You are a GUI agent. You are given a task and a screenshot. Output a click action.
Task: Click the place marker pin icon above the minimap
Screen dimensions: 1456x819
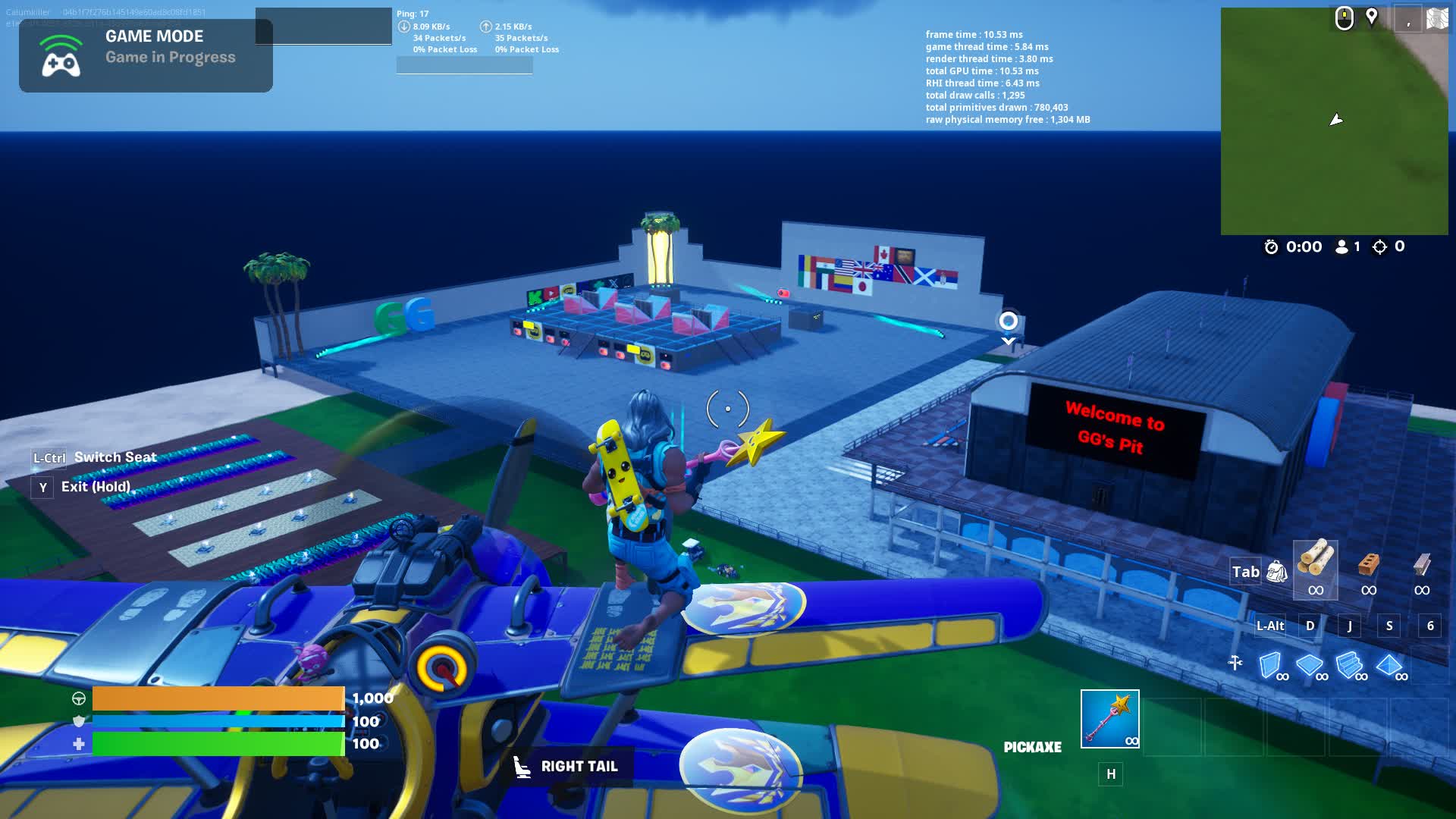(1371, 17)
